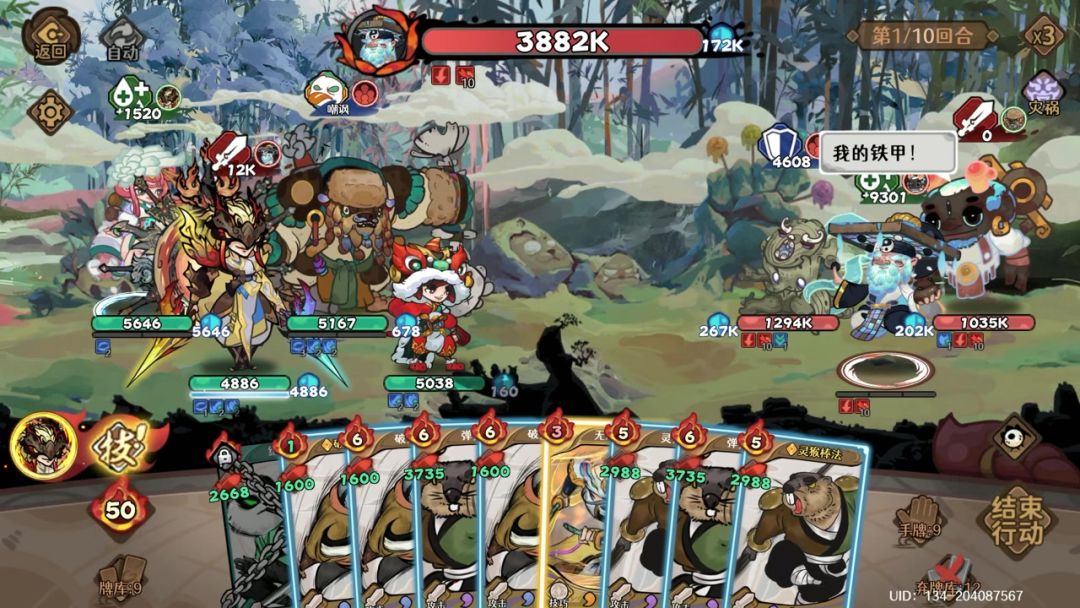The width and height of the screenshot is (1080, 608).
Task: End the turn with 结束行动
Action: [x=1017, y=521]
